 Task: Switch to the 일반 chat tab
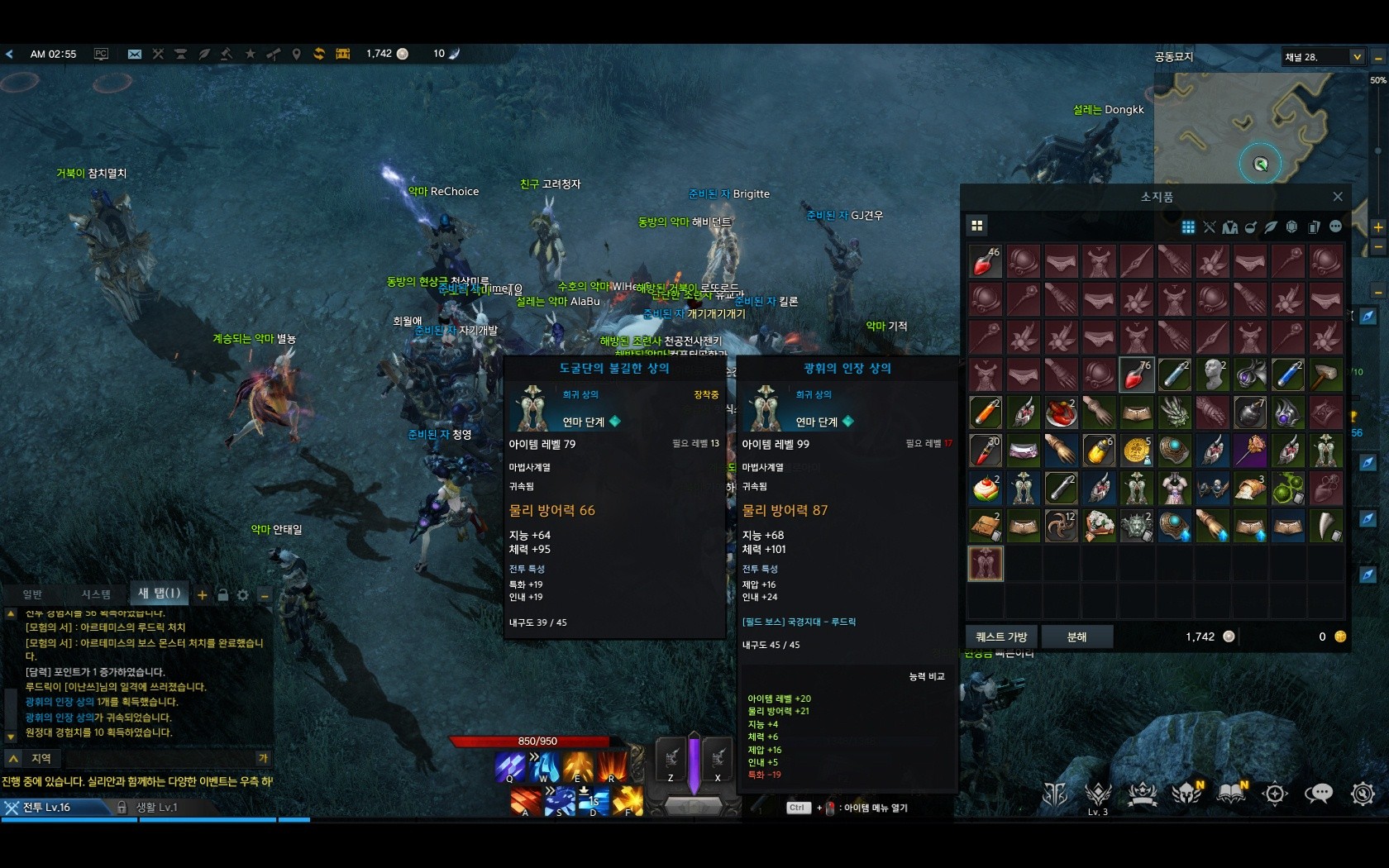(x=32, y=594)
